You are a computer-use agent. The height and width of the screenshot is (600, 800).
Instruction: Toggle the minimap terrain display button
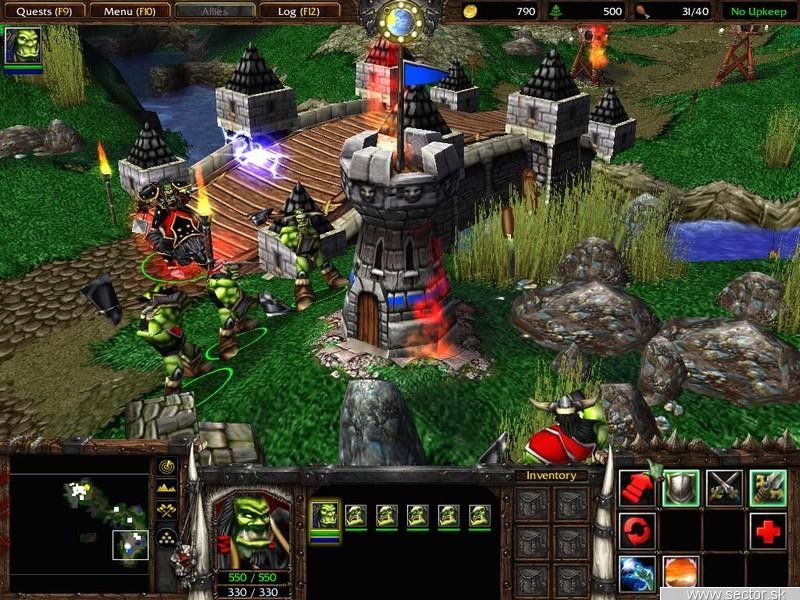pyautogui.click(x=167, y=488)
